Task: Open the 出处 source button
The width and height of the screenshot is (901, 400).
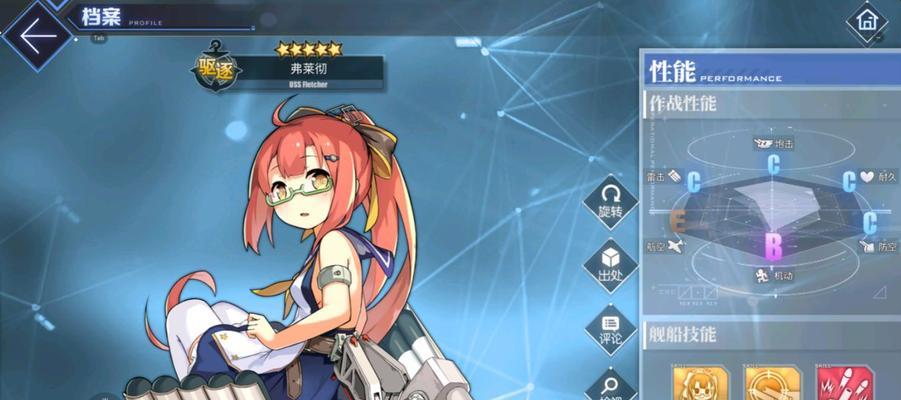Action: tap(610, 264)
